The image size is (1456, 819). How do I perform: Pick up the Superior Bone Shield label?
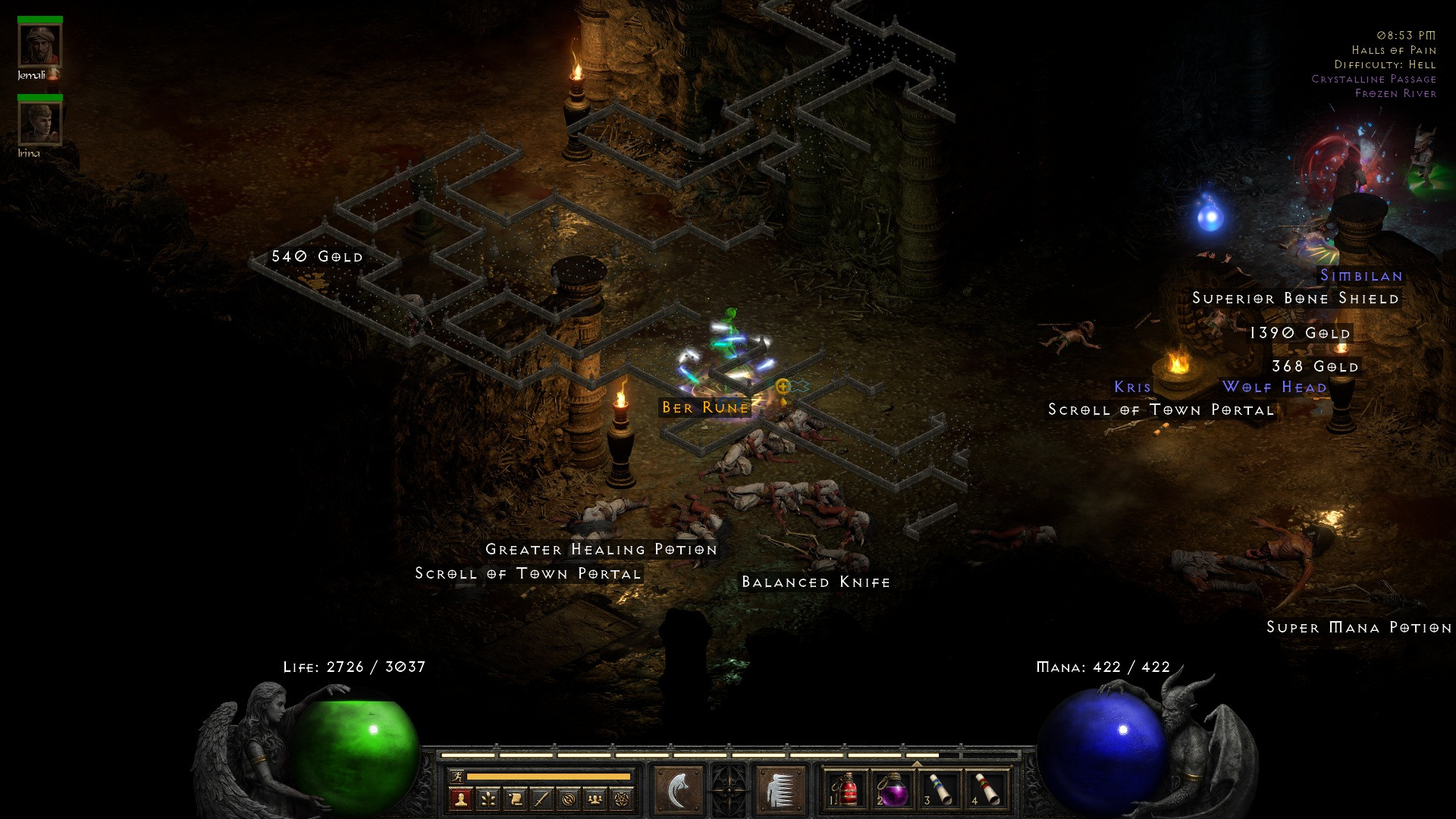1295,298
